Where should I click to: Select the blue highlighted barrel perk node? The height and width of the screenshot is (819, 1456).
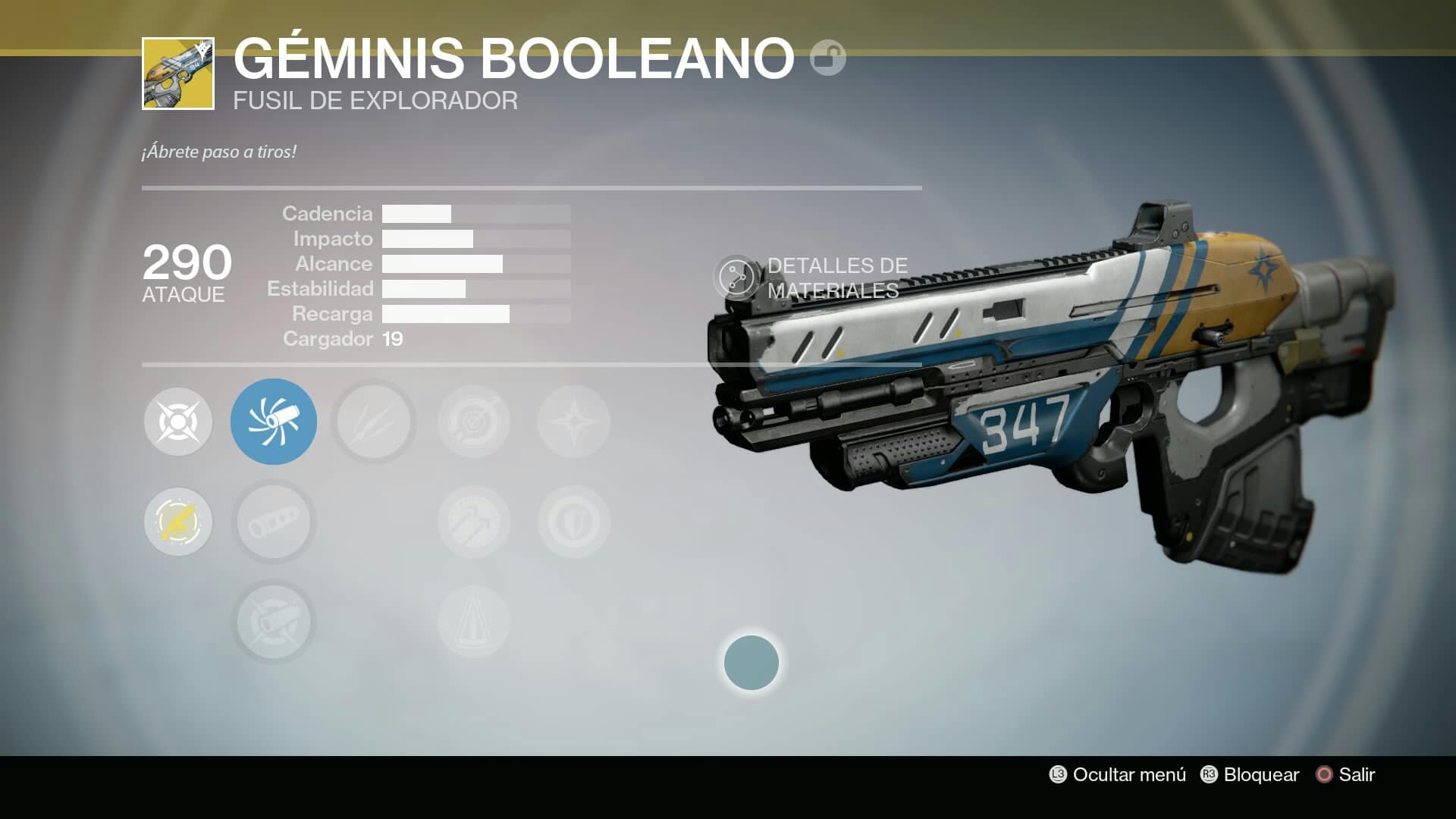[274, 422]
